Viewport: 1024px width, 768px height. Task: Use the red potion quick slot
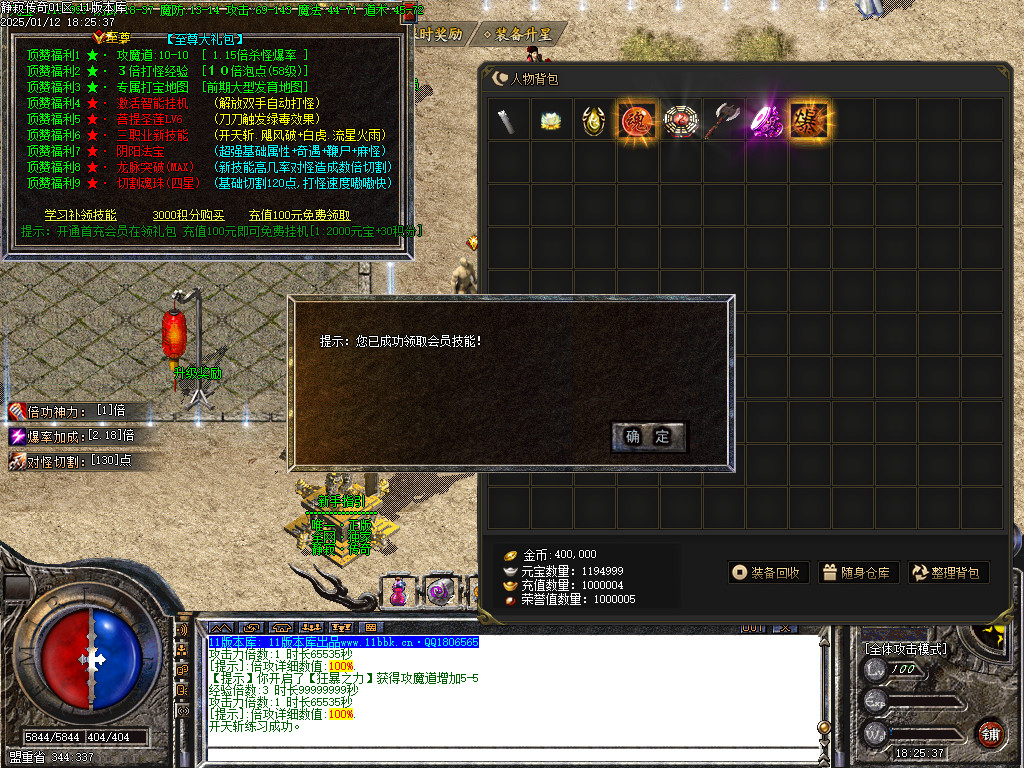(400, 592)
